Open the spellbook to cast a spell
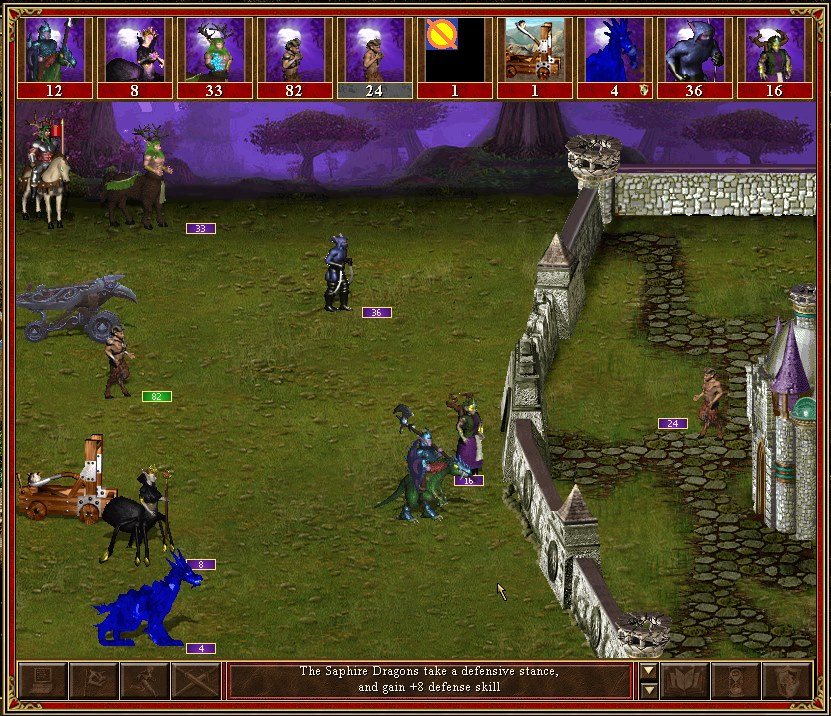Viewport: 831px width, 716px height. pyautogui.click(x=685, y=681)
